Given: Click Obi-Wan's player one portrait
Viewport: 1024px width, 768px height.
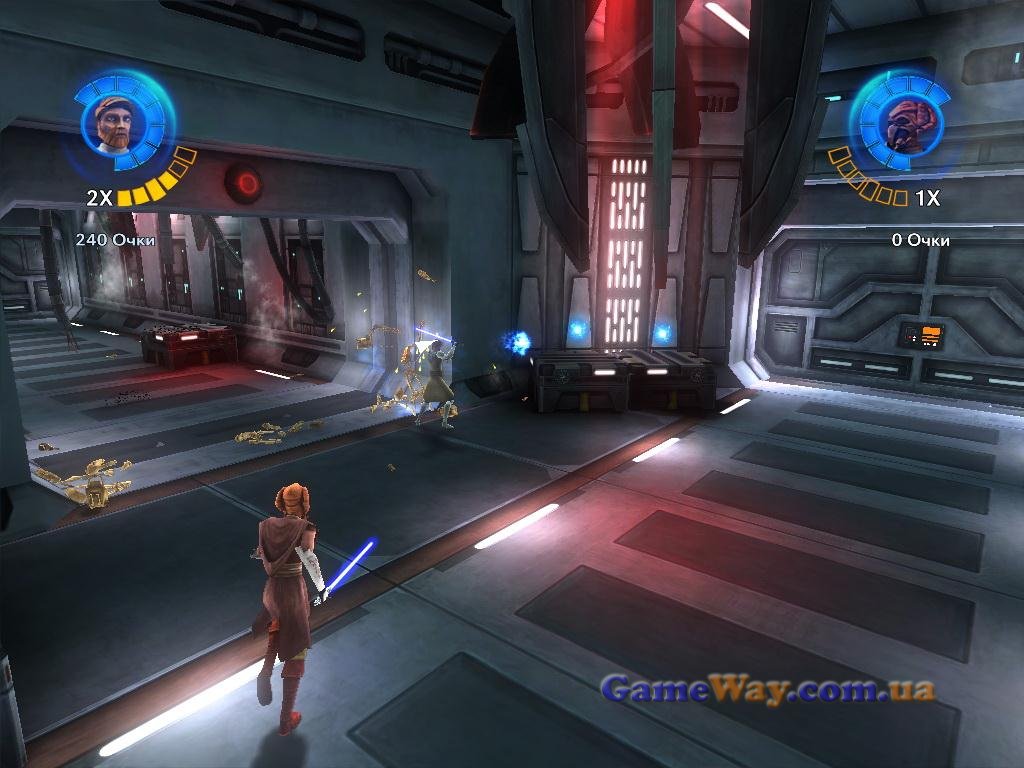Looking at the screenshot, I should pyautogui.click(x=113, y=122).
